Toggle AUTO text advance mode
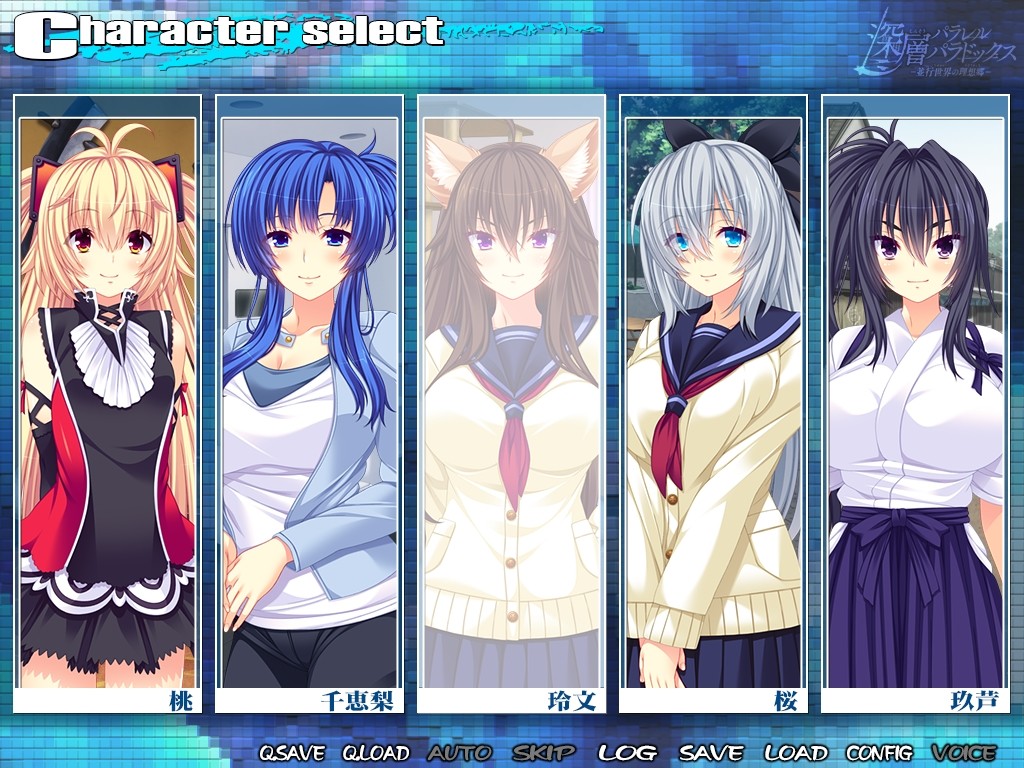This screenshot has width=1024, height=768. pyautogui.click(x=460, y=753)
